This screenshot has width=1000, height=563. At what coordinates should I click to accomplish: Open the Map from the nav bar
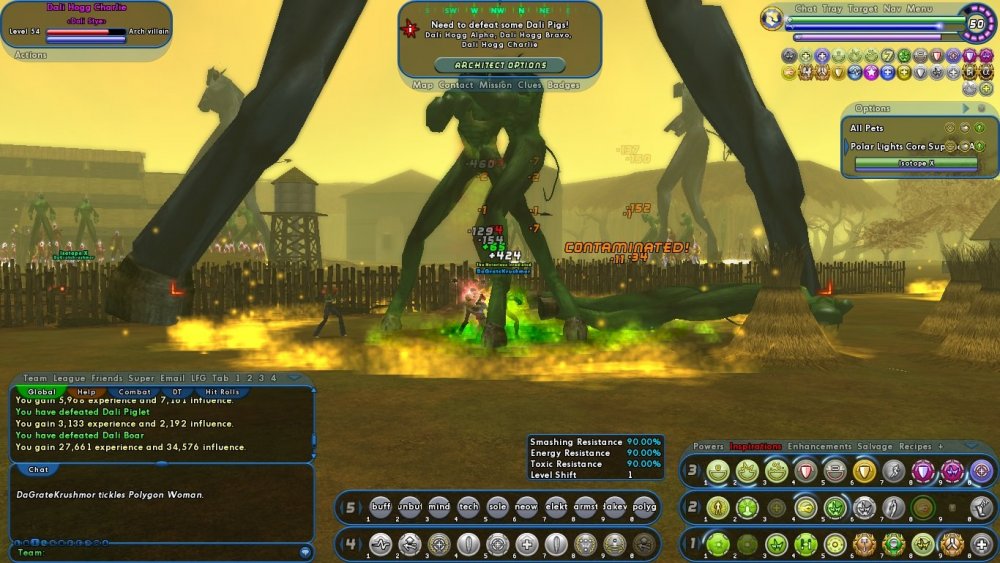tap(422, 85)
